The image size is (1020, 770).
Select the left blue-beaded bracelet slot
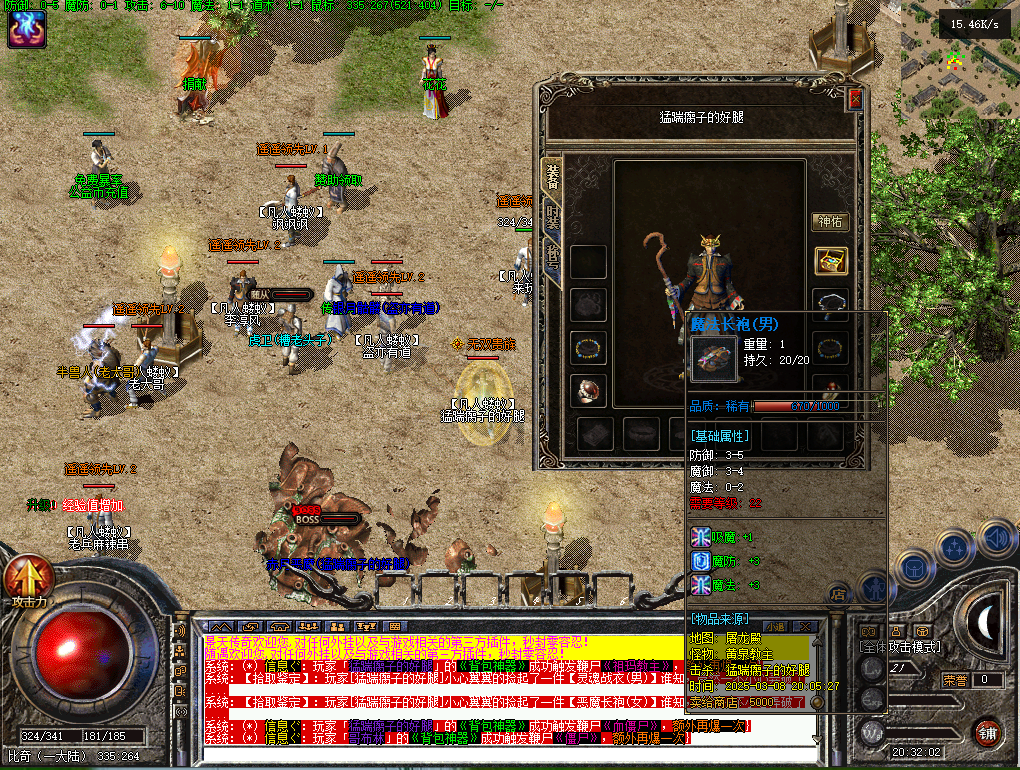point(588,348)
